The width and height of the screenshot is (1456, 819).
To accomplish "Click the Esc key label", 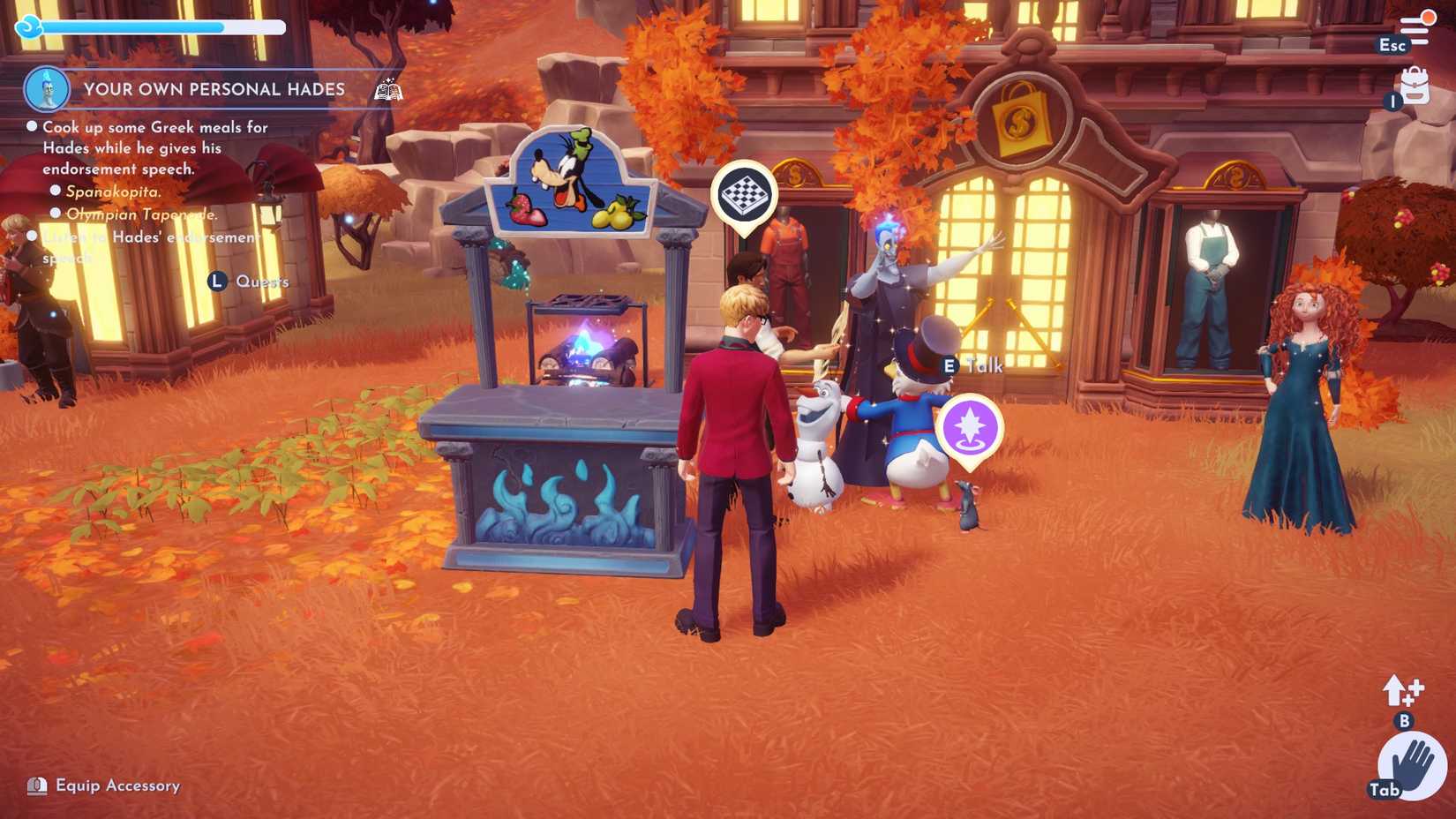I will (1392, 44).
